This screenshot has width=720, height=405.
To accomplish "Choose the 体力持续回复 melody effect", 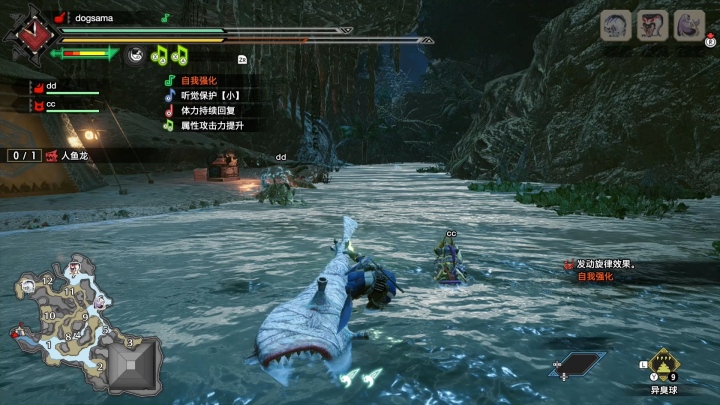I will tap(204, 110).
